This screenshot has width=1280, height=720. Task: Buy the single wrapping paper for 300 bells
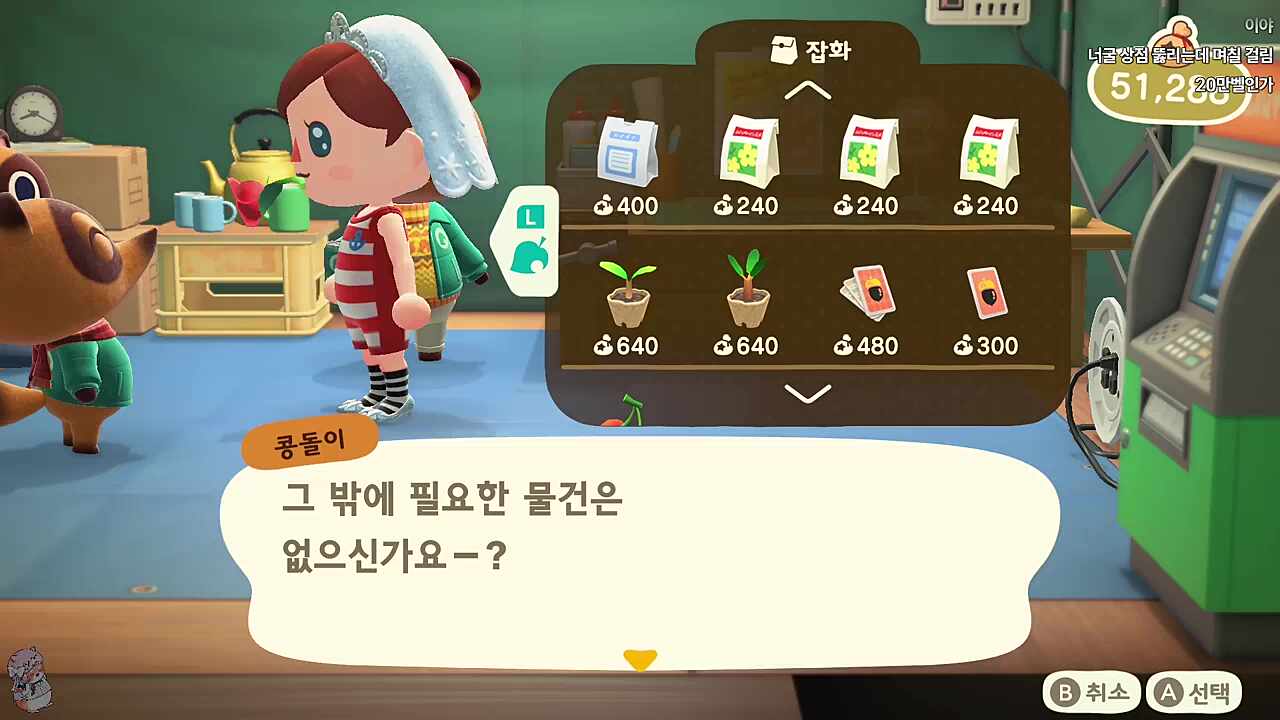988,290
